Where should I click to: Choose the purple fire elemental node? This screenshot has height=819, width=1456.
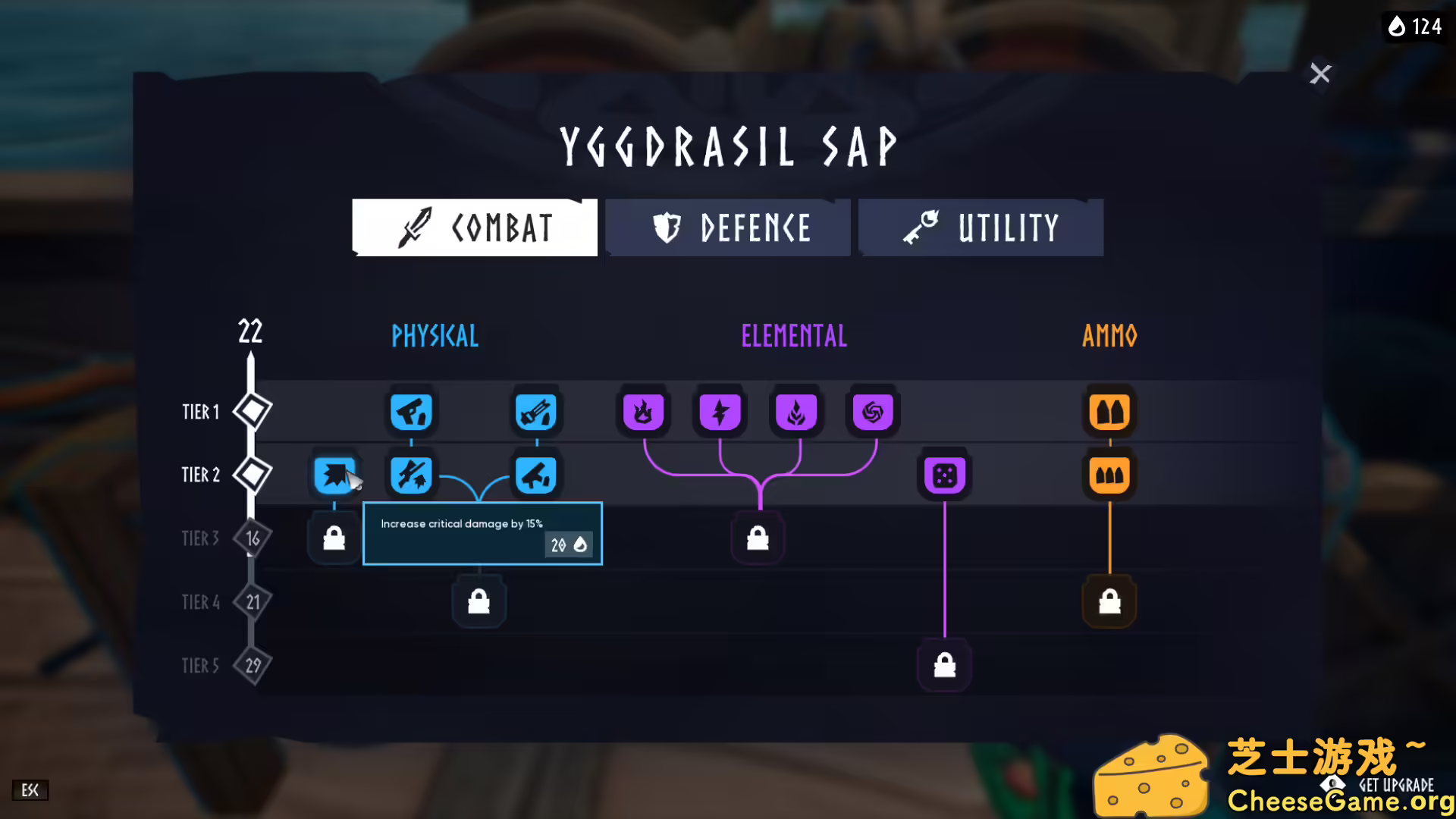pos(643,412)
